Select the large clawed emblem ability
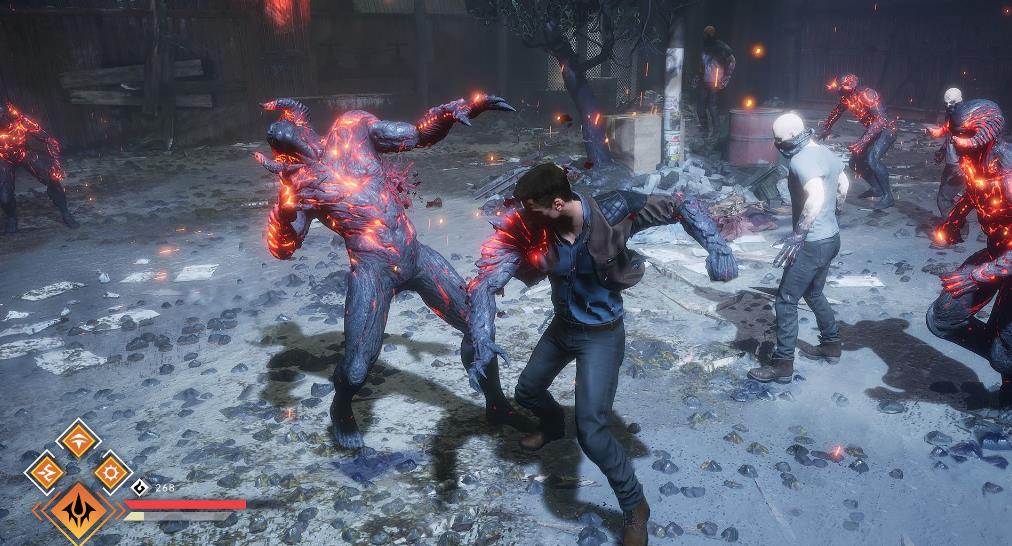 coord(77,511)
